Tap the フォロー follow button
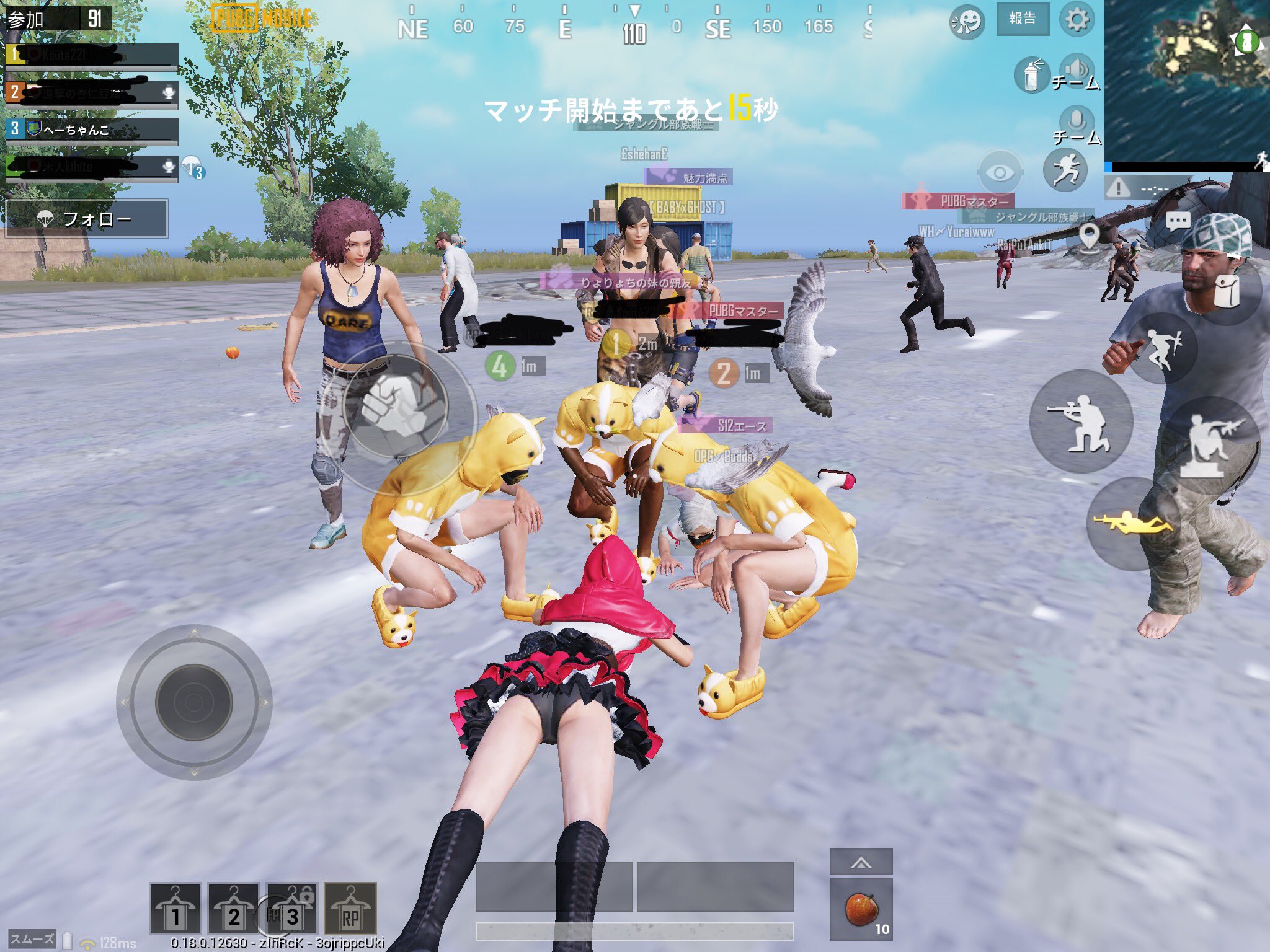The height and width of the screenshot is (952, 1270). coord(87,218)
